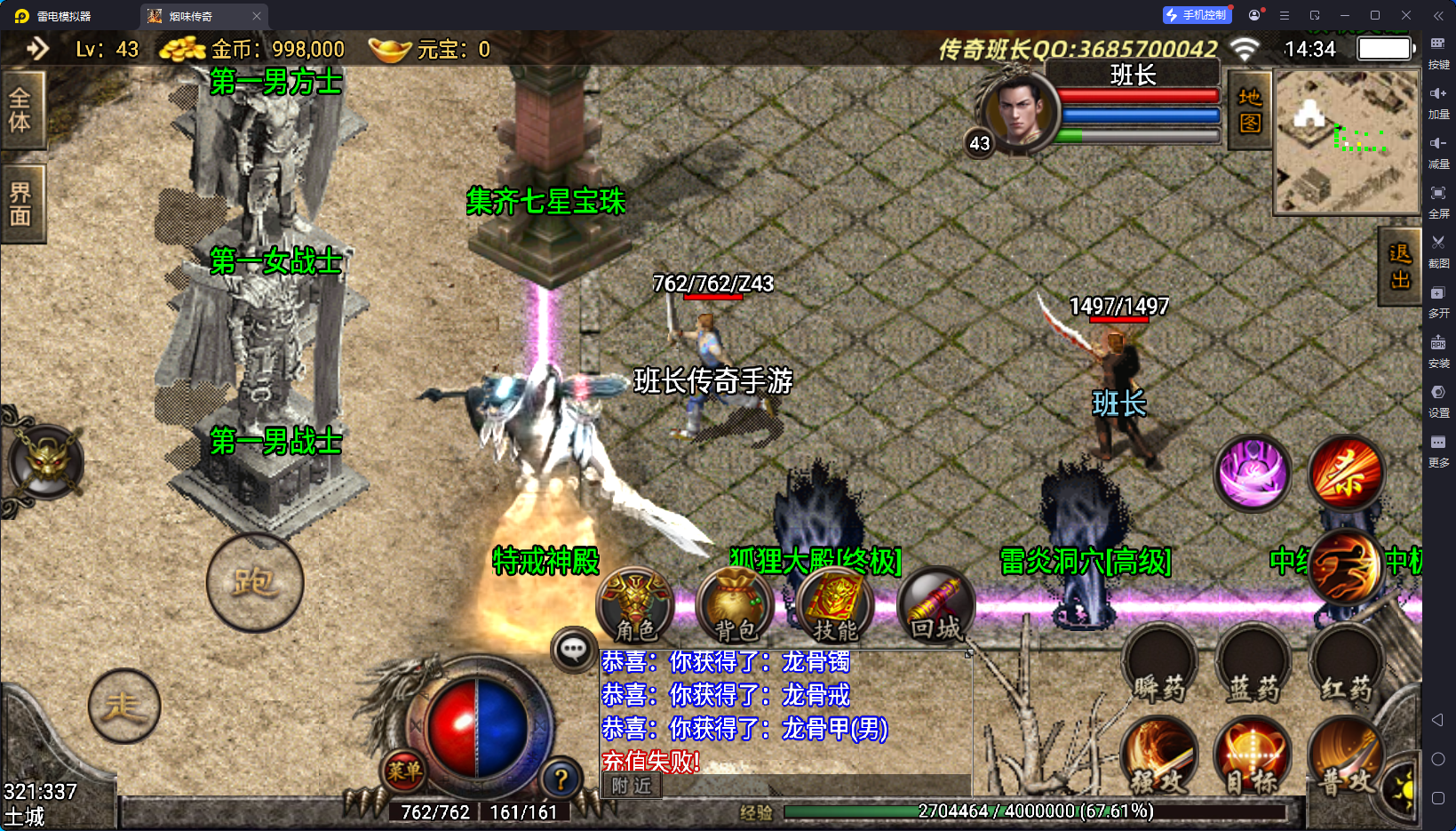Screen dimensions: 1456x831
Task: Open the 界面 interface button
Action: point(20,204)
